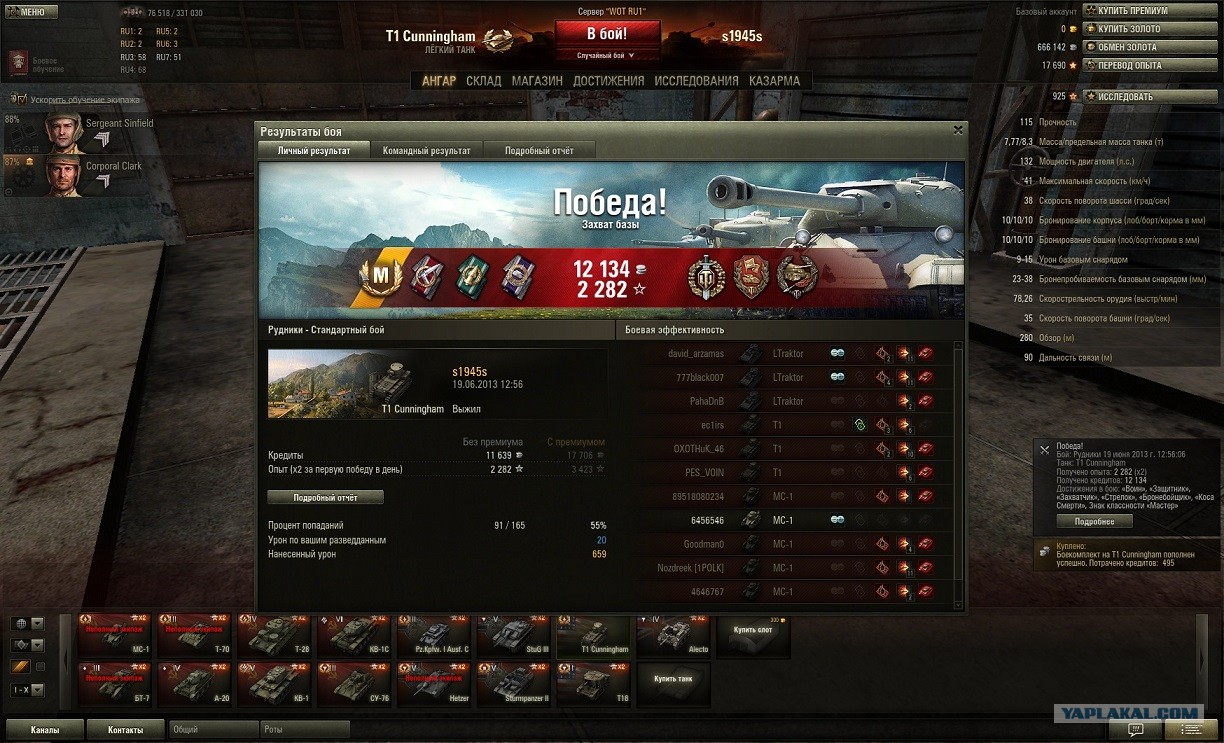Open the Случайный бой battle type dropdown
Image resolution: width=1224 pixels, height=743 pixels.
tap(607, 56)
